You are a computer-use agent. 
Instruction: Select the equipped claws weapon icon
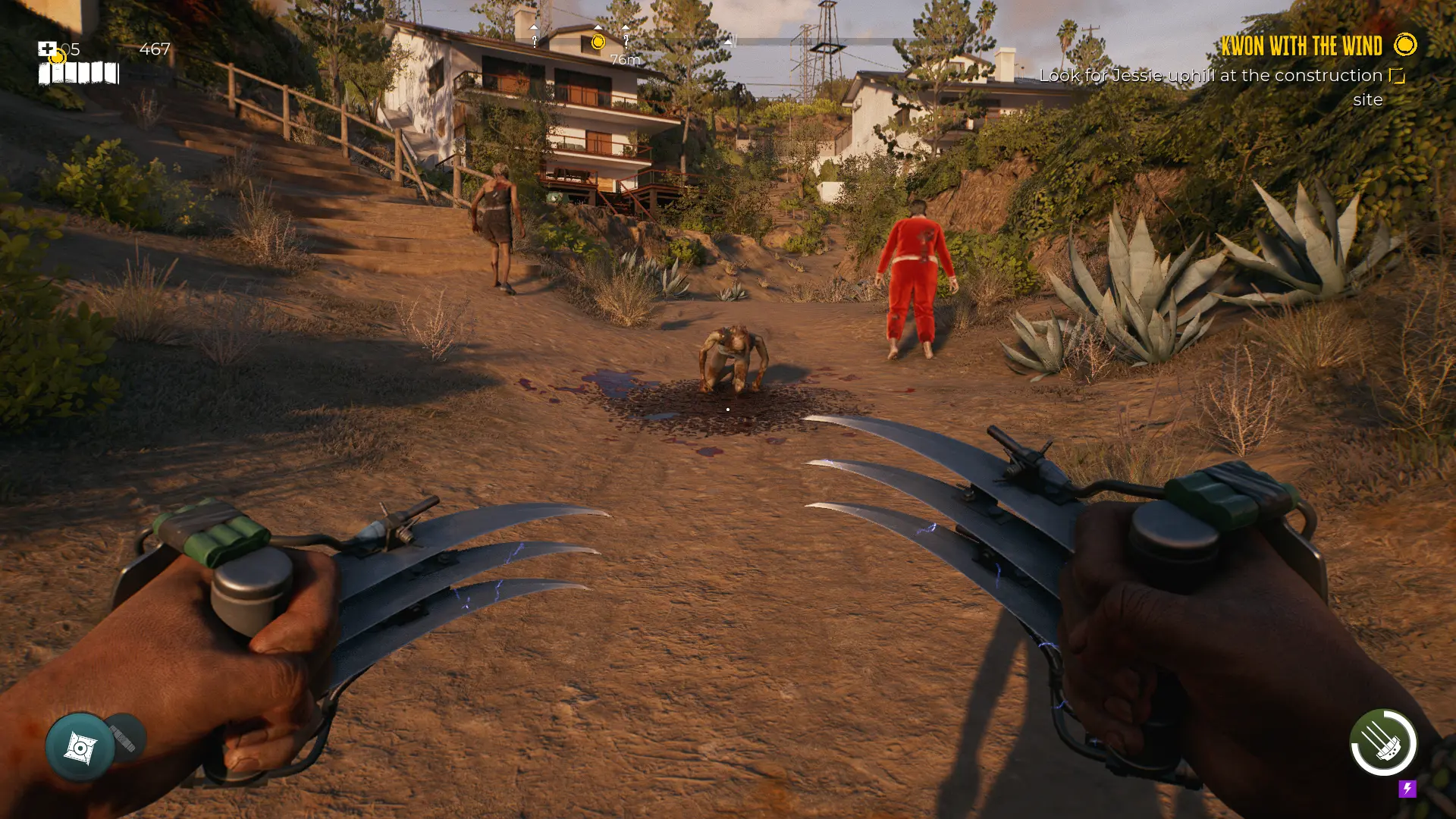click(1383, 742)
